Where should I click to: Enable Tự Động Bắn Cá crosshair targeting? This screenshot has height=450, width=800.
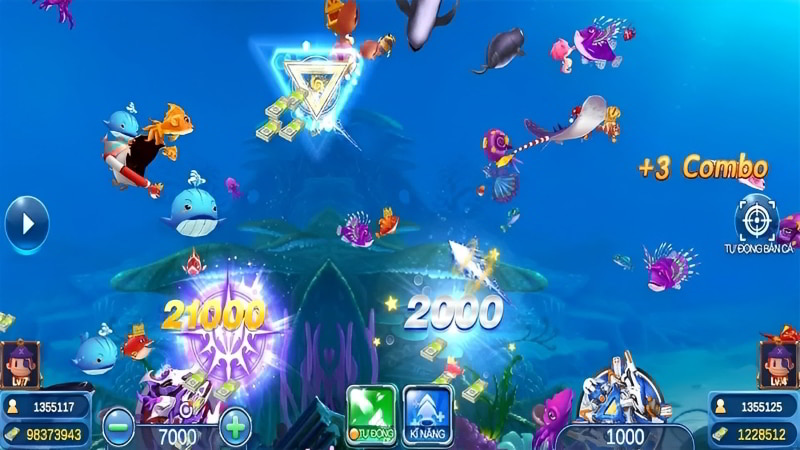pos(756,218)
